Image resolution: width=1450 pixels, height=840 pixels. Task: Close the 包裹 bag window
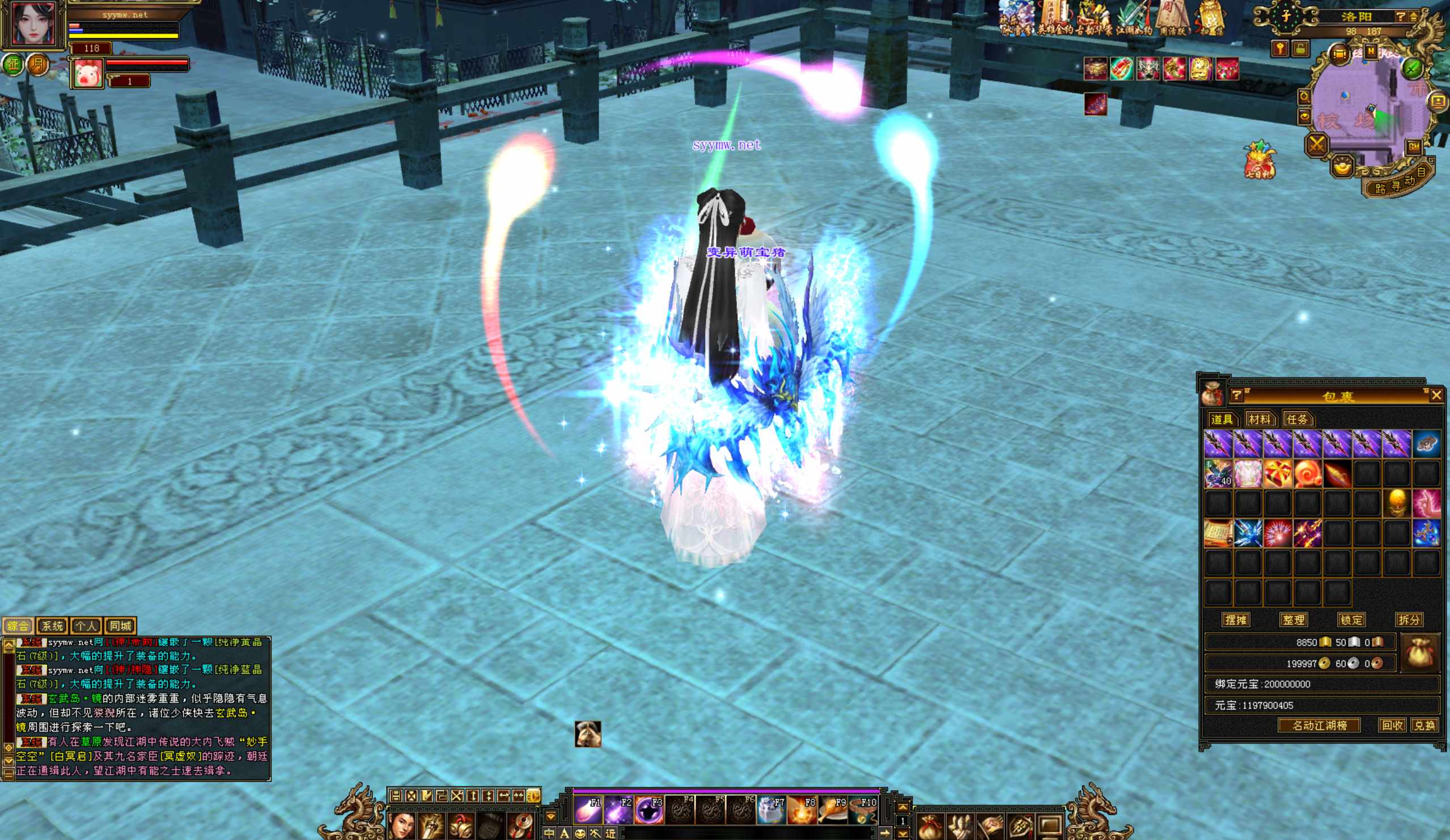pyautogui.click(x=1436, y=395)
